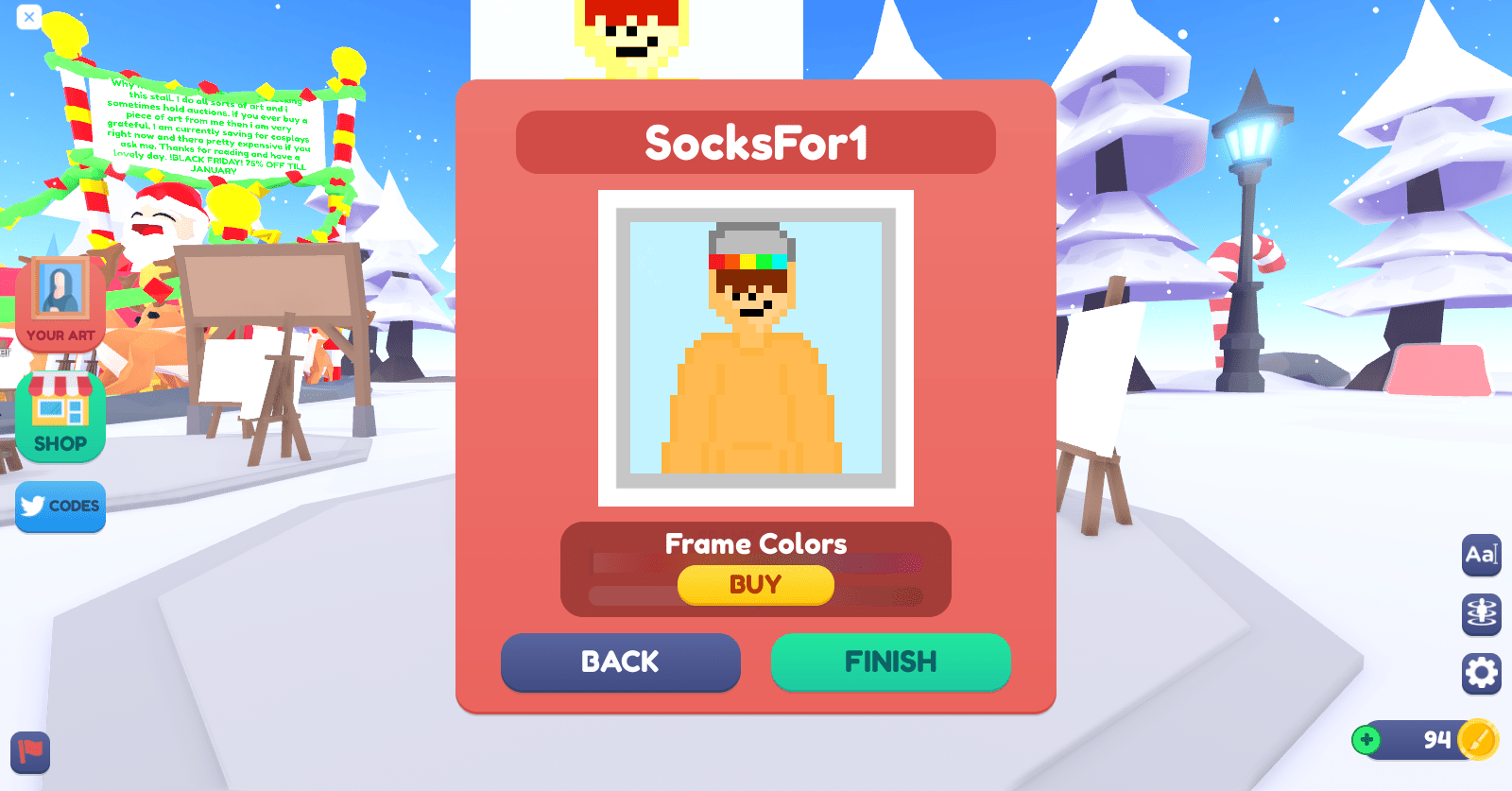Open the Twitter CODES panel
This screenshot has width=1512, height=791.
(60, 507)
